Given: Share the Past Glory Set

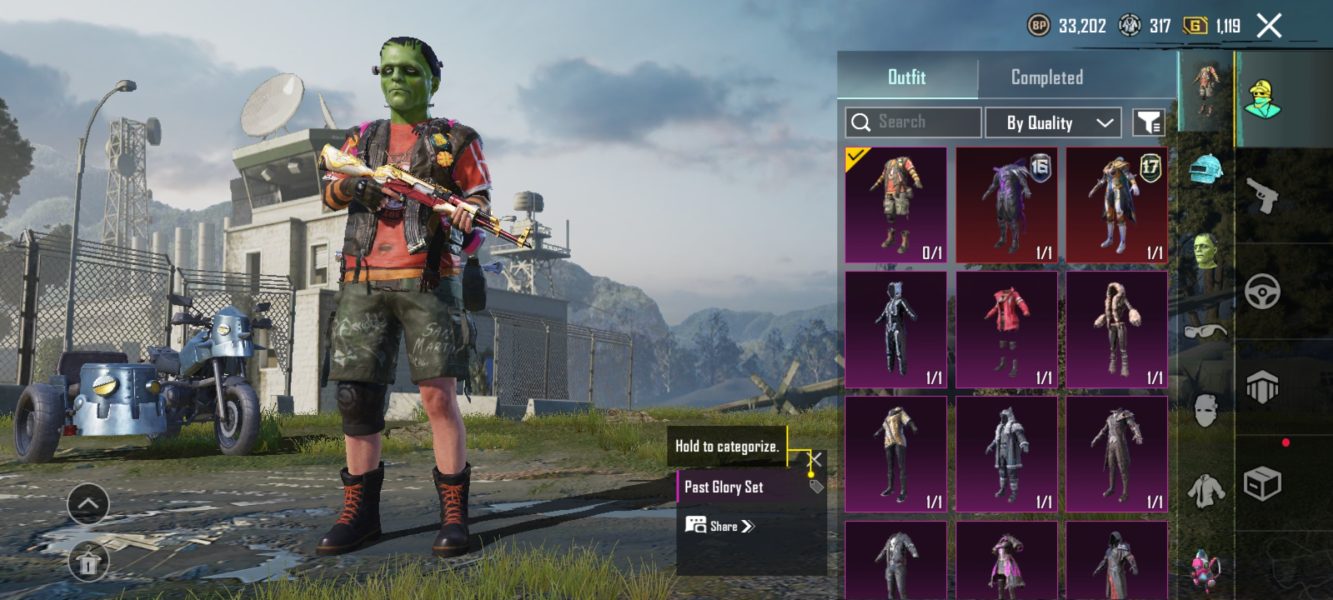Looking at the screenshot, I should click(720, 526).
